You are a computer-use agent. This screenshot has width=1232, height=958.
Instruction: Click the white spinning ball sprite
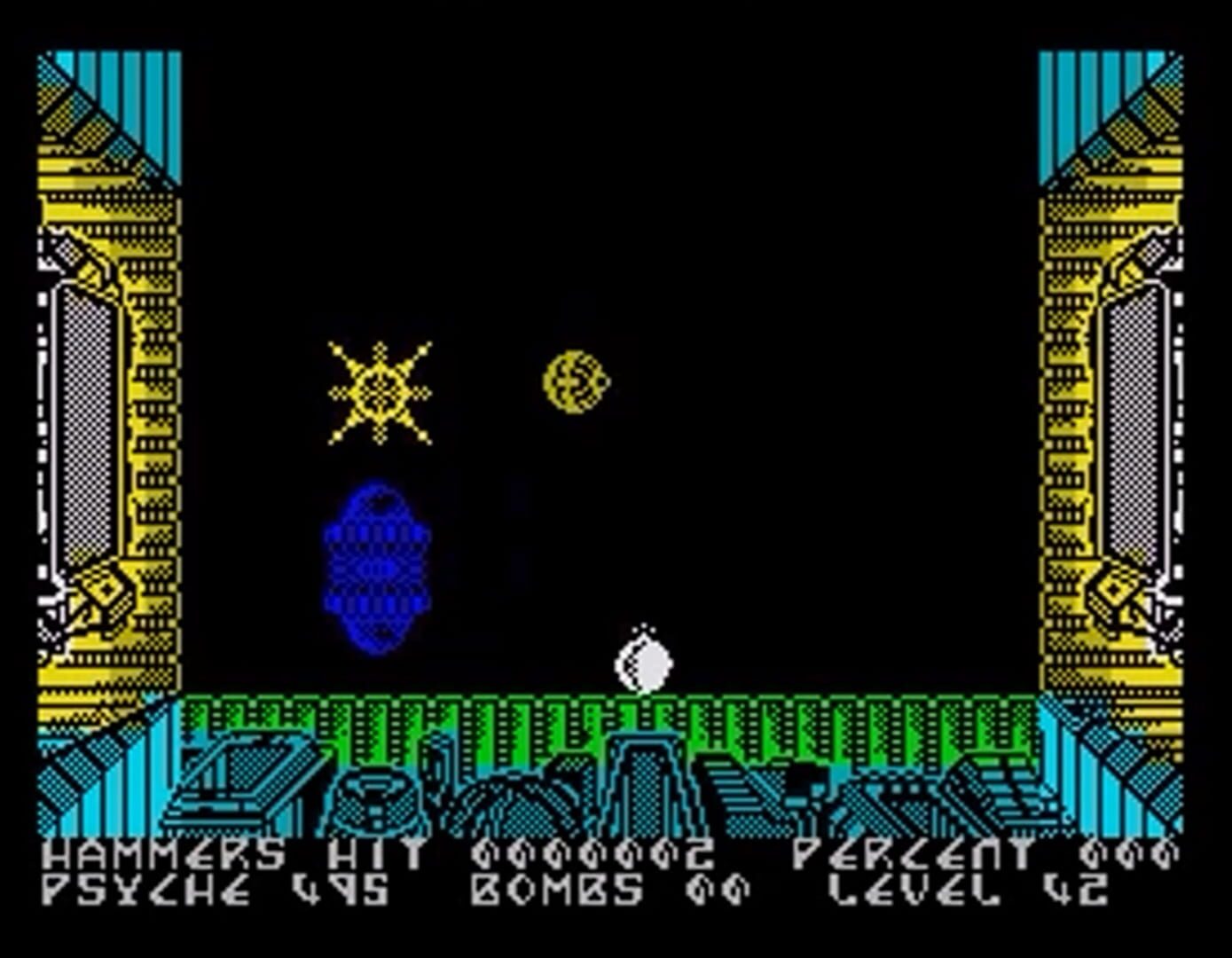click(x=643, y=656)
